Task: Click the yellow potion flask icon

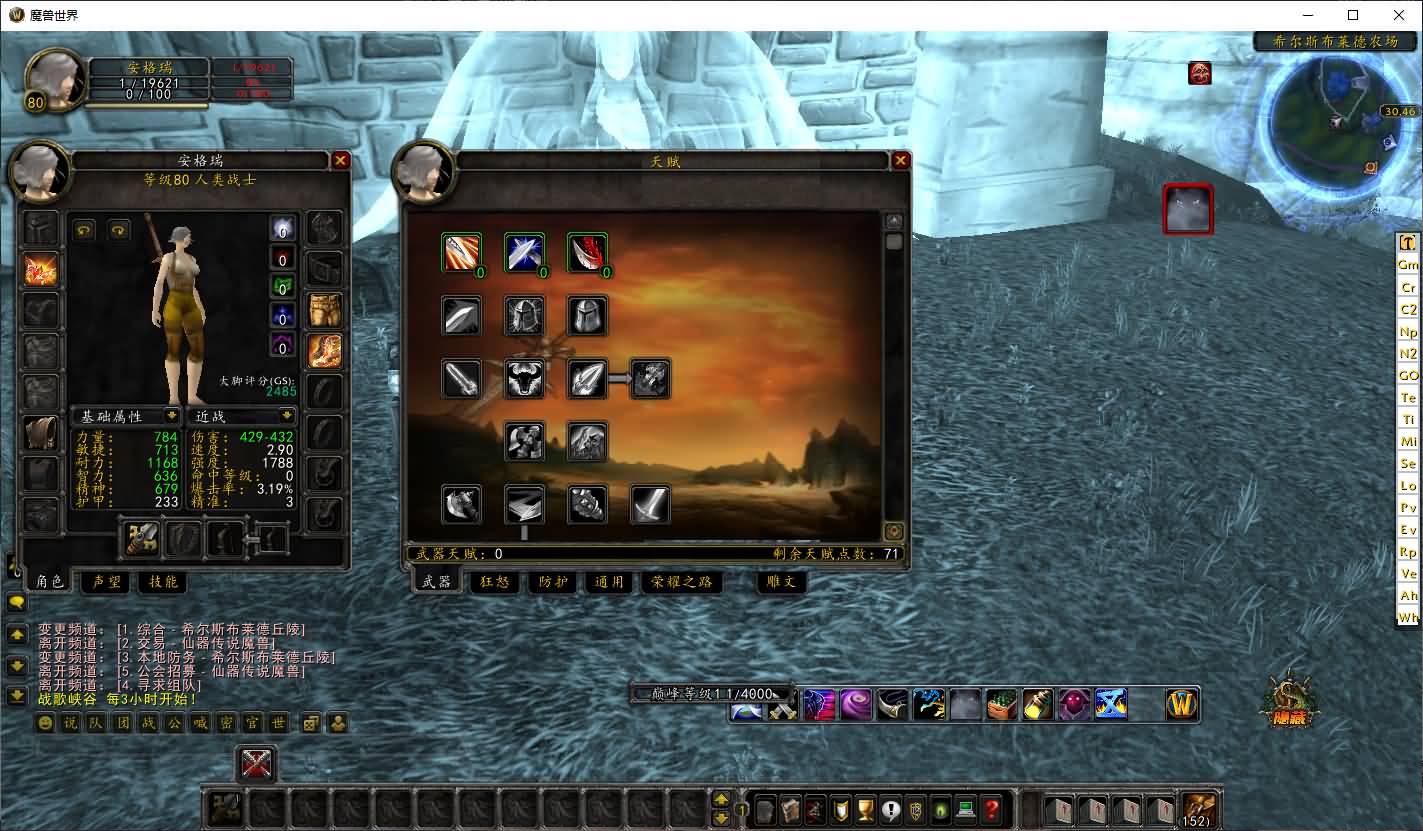Action: click(1036, 704)
